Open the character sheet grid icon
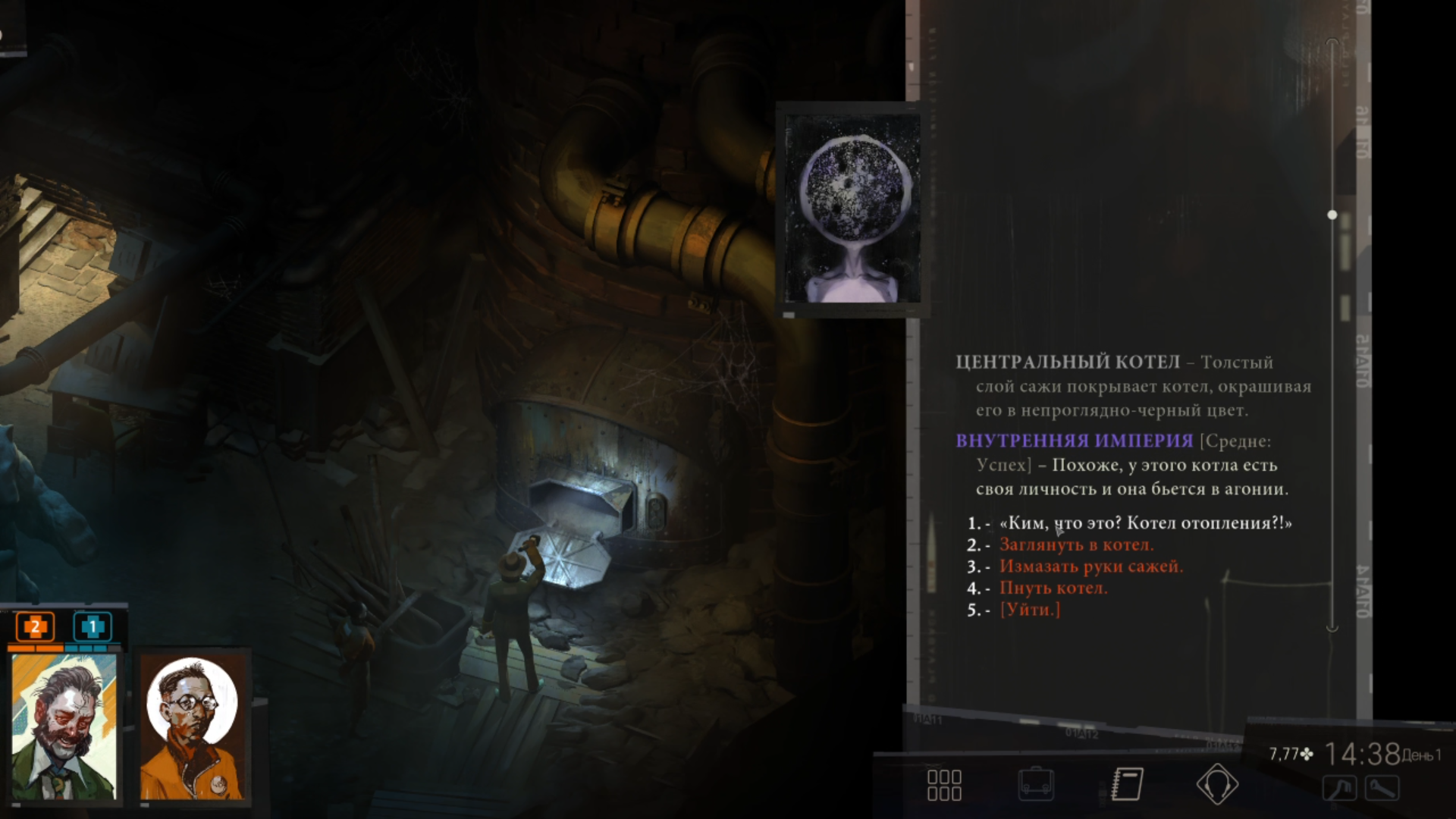This screenshot has width=1456, height=819. (x=944, y=785)
